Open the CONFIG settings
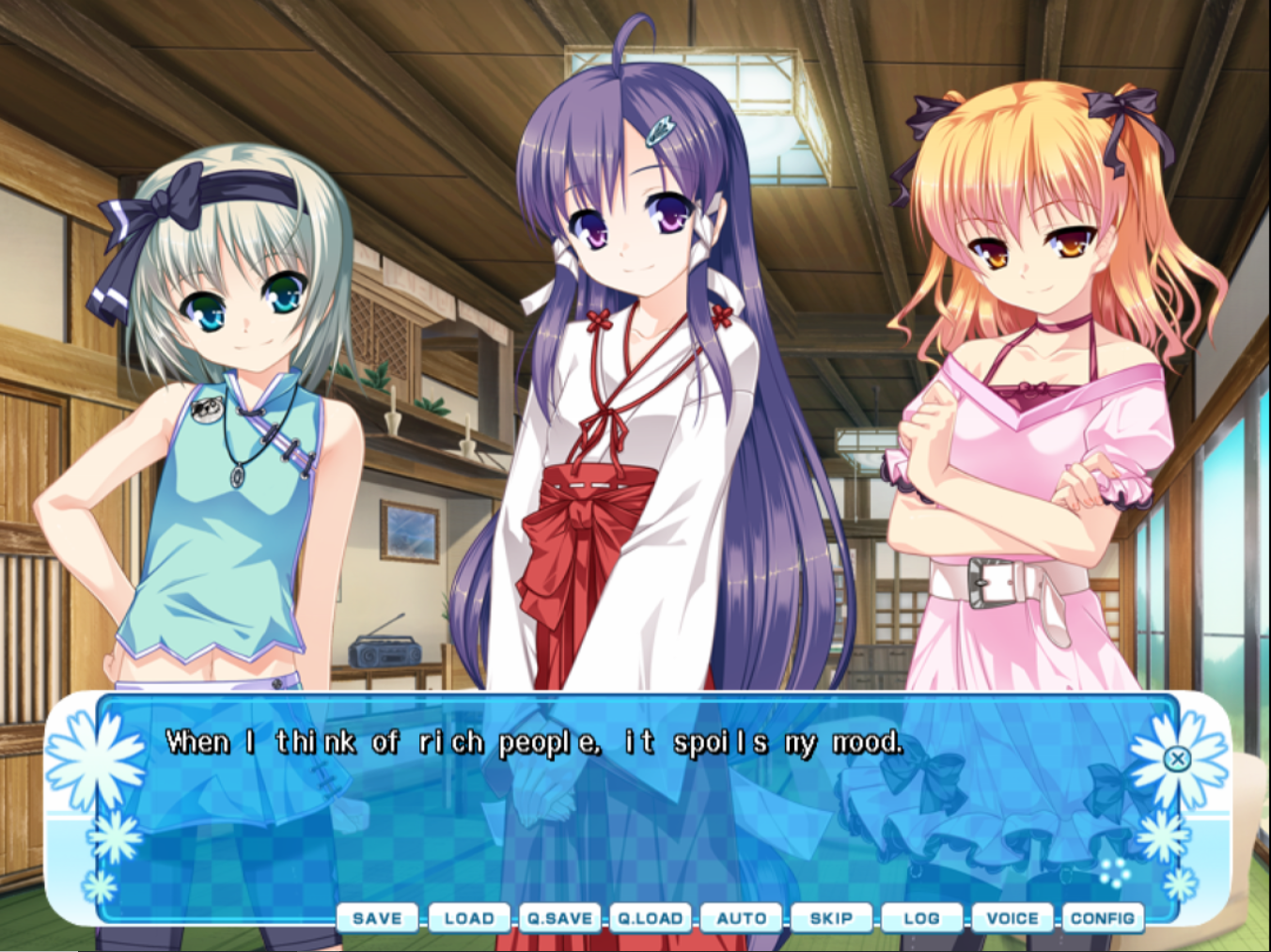 click(x=1102, y=918)
